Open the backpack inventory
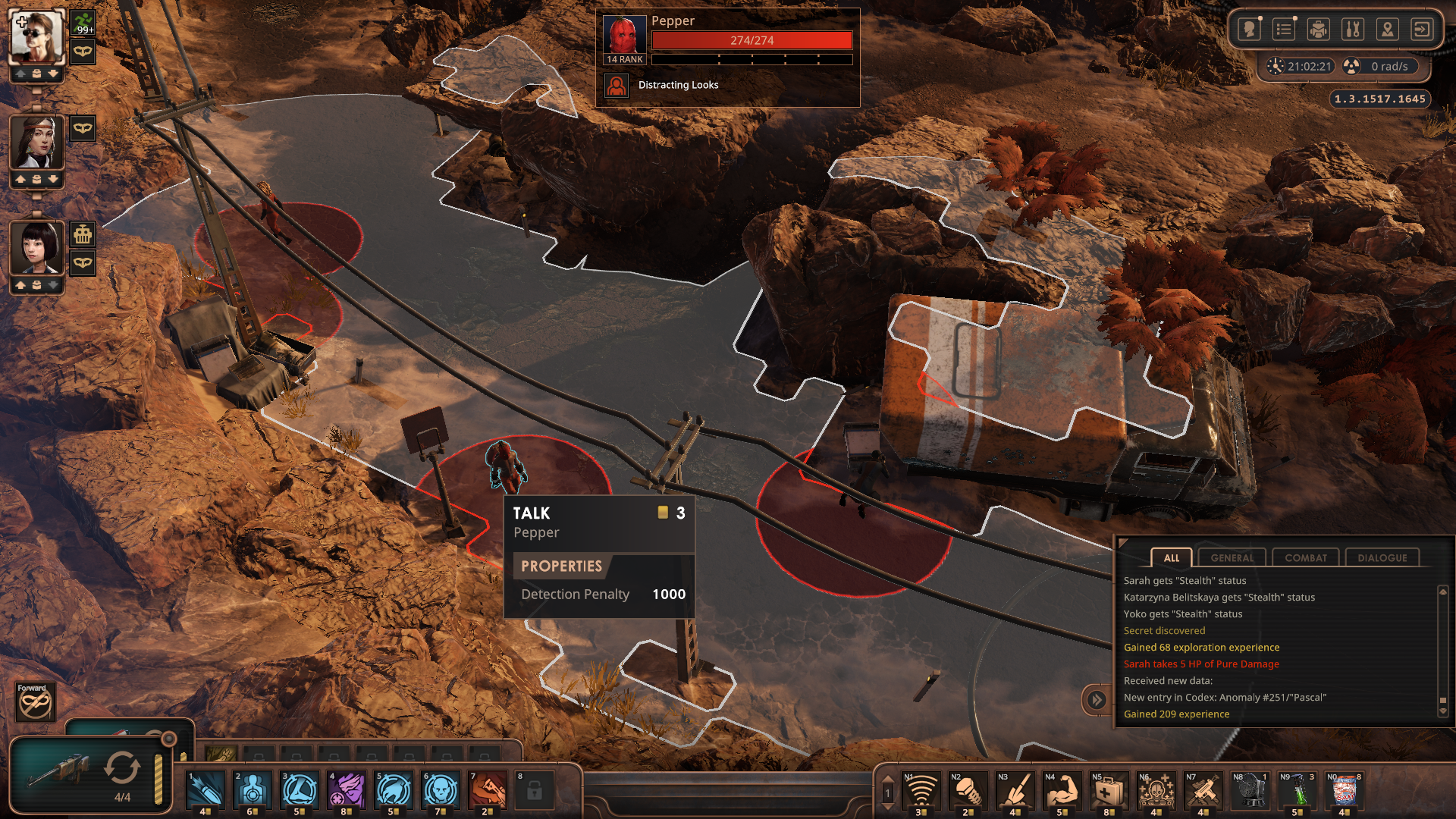The width and height of the screenshot is (1456, 819). click(x=1319, y=30)
